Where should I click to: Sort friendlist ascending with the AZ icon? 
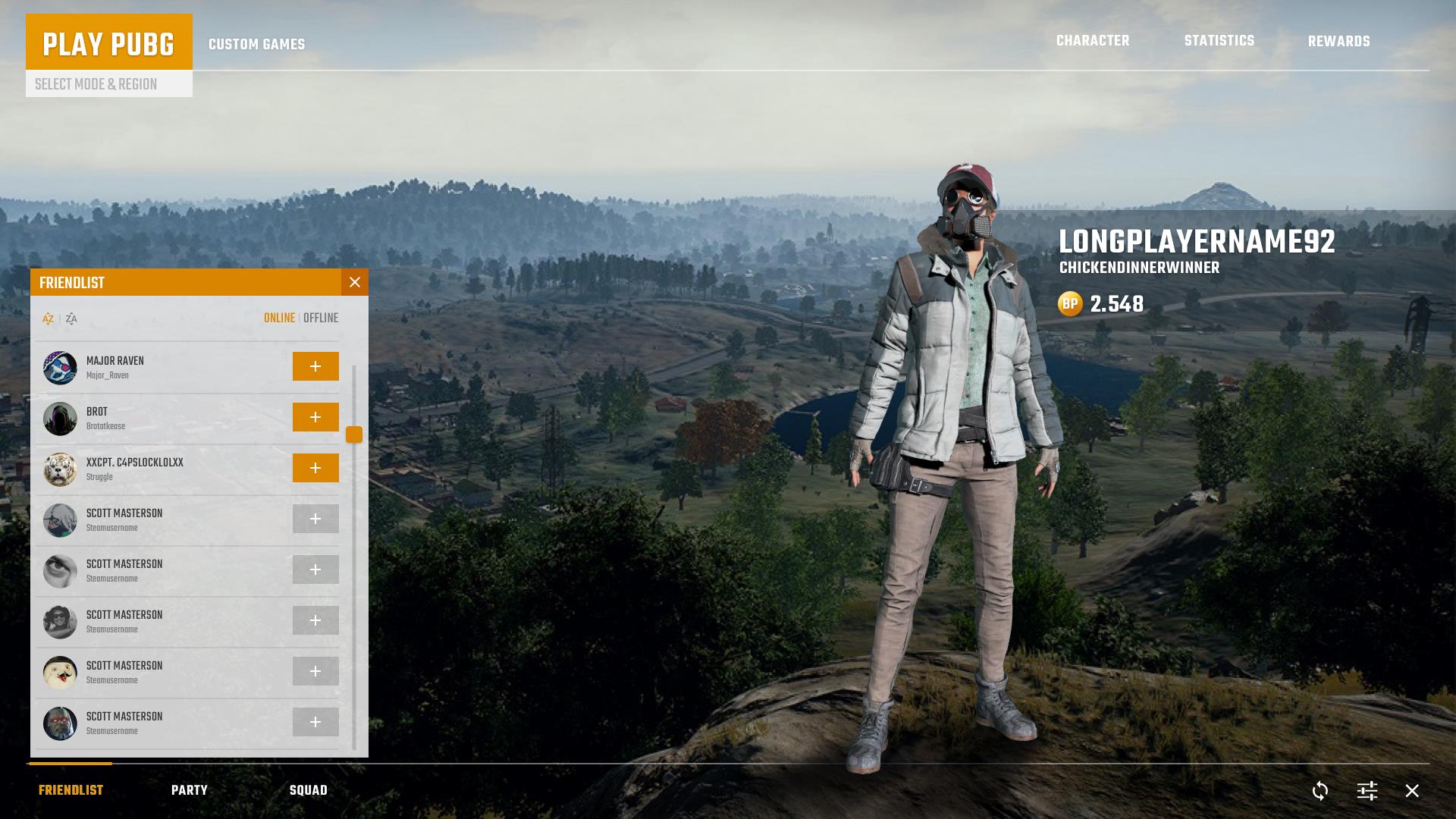pyautogui.click(x=47, y=318)
